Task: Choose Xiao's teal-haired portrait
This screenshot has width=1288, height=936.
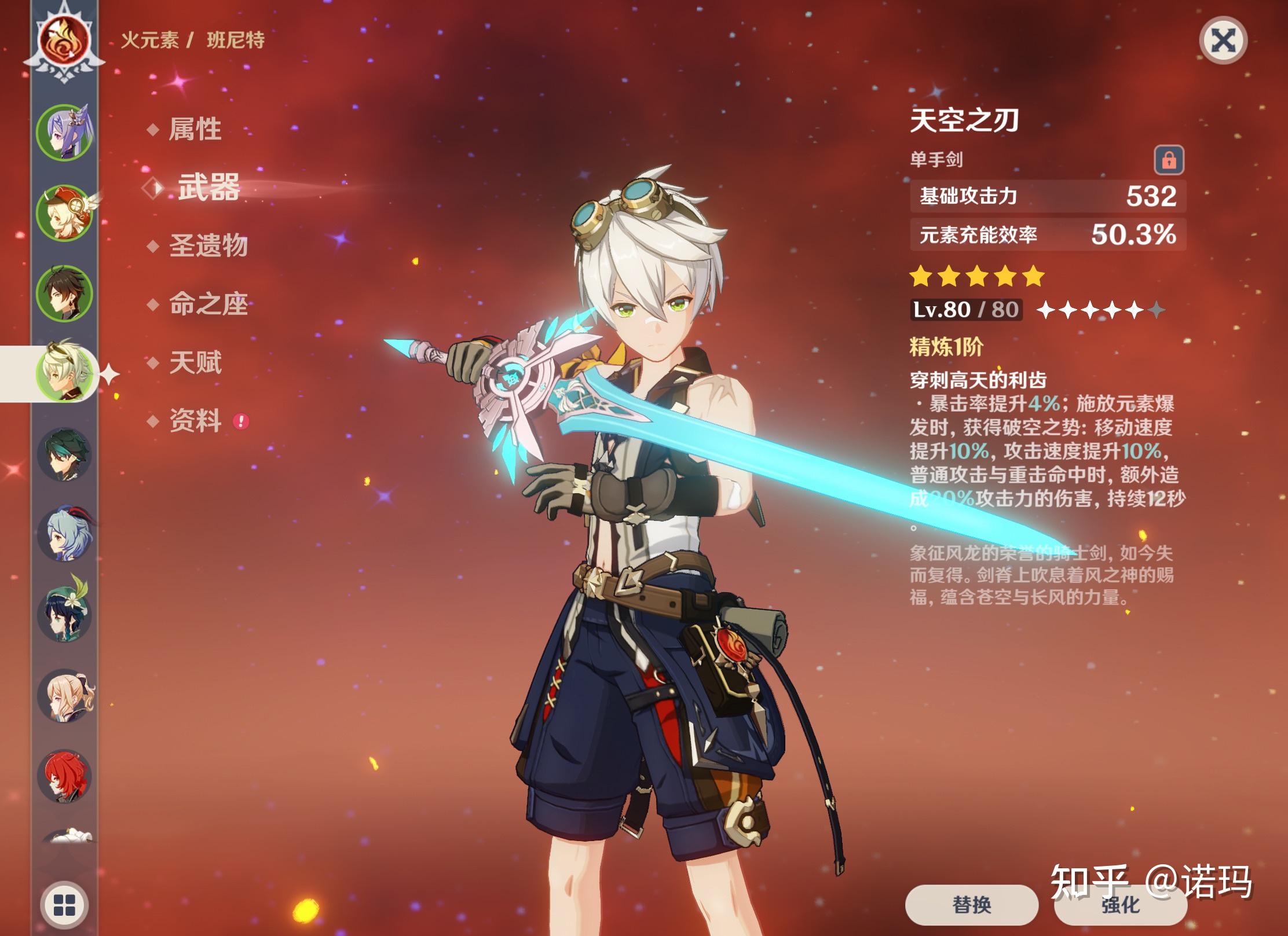Action: pos(64,455)
